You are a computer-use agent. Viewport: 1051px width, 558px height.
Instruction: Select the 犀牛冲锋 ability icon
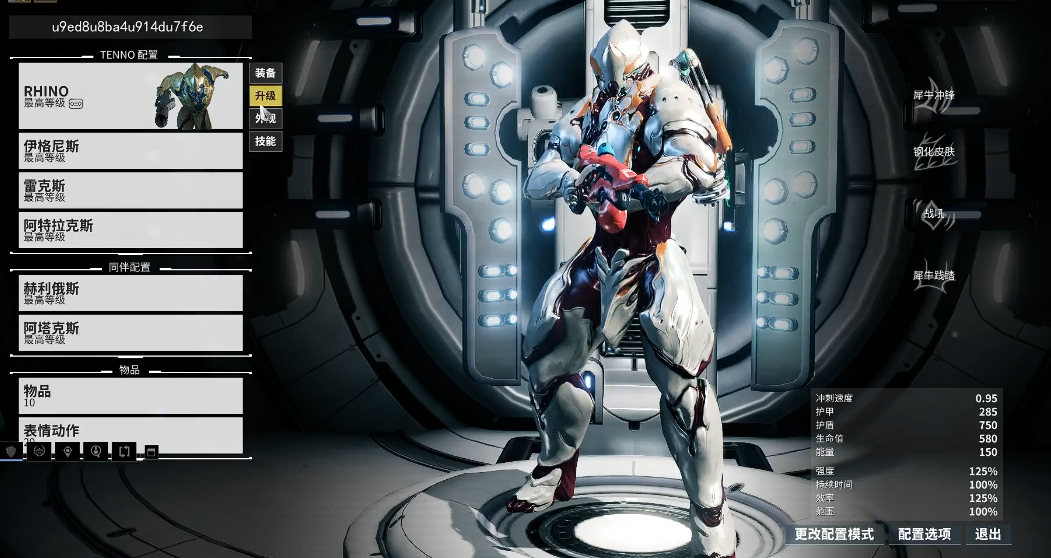click(933, 96)
